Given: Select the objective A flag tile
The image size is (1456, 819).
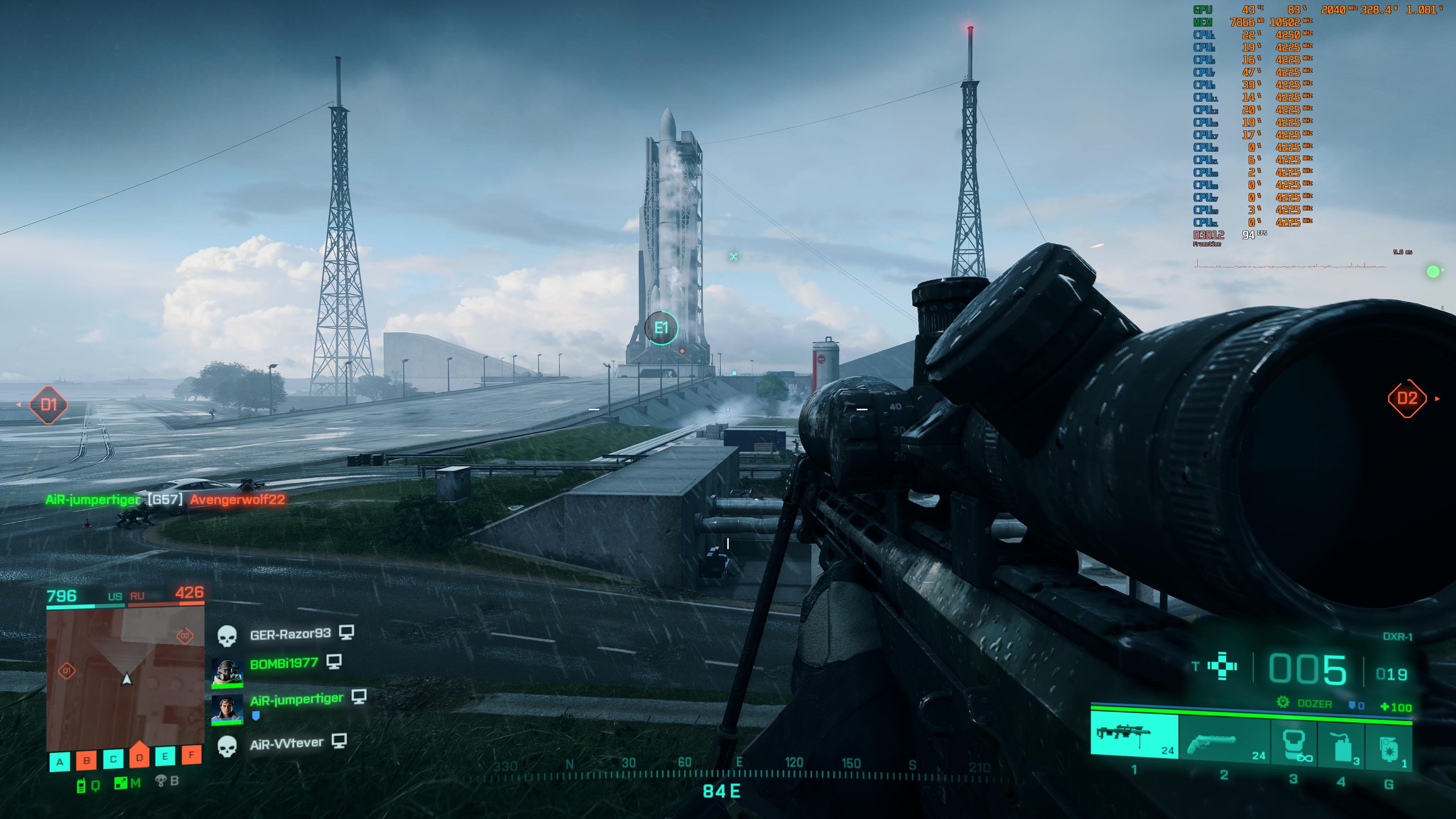Looking at the screenshot, I should [x=60, y=761].
